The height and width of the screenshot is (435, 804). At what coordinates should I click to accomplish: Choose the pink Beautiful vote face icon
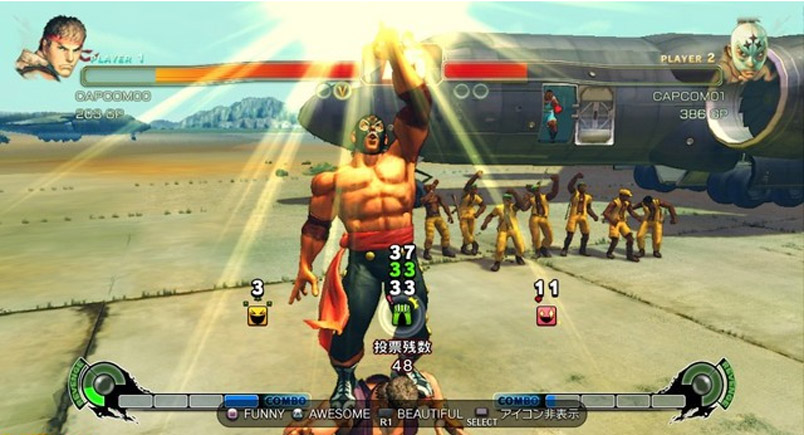(545, 315)
